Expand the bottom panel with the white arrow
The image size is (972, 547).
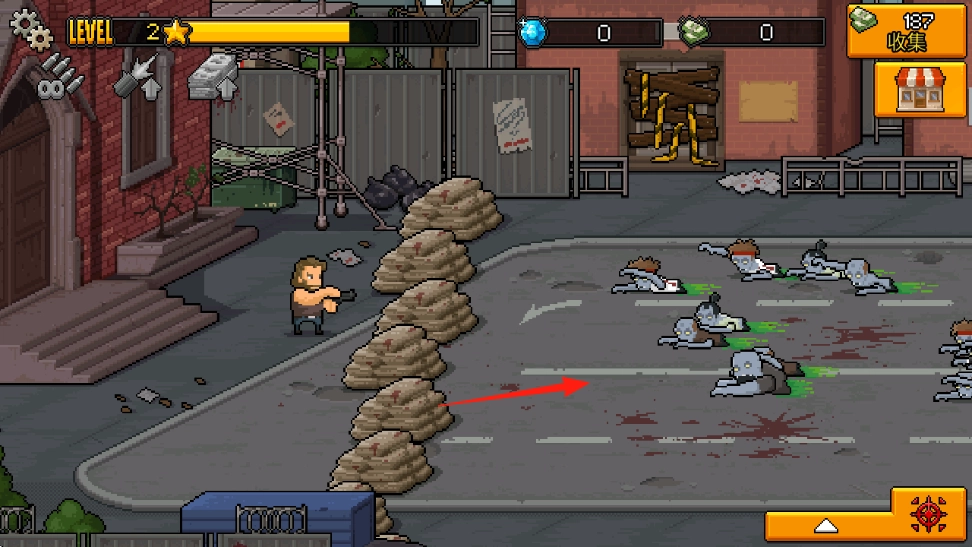click(826, 524)
